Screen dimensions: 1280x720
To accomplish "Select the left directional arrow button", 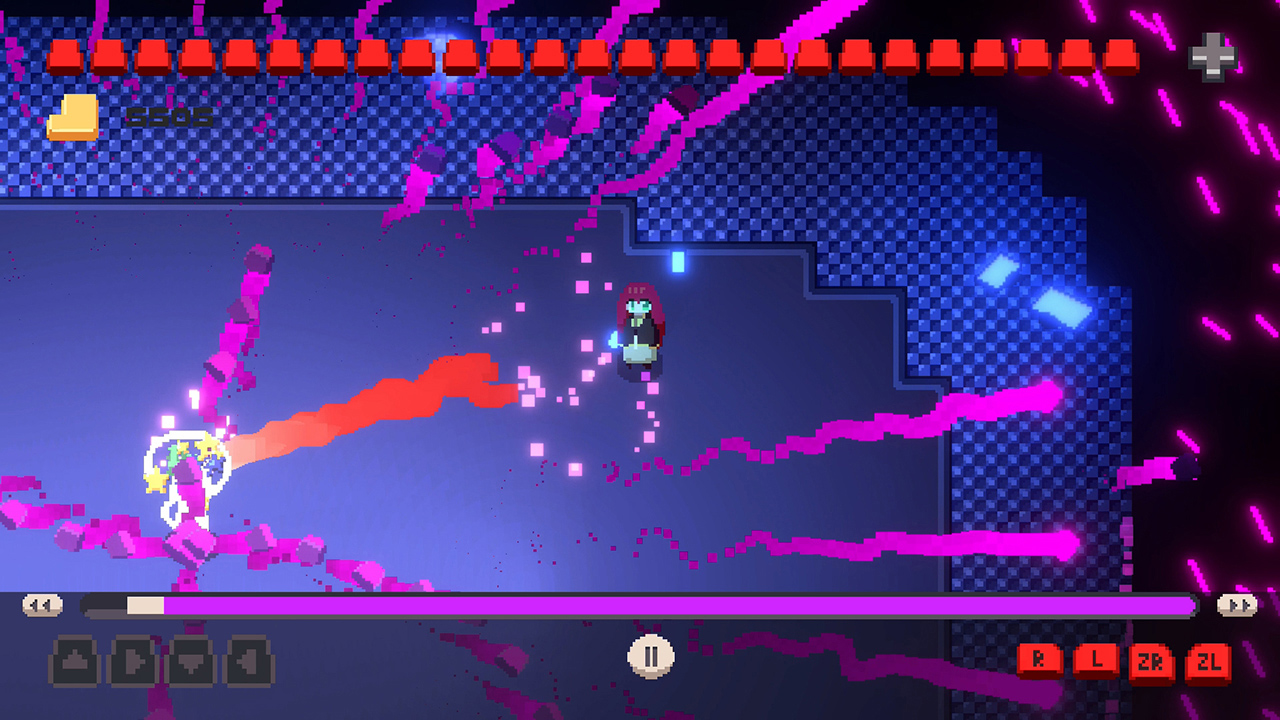I will (248, 660).
